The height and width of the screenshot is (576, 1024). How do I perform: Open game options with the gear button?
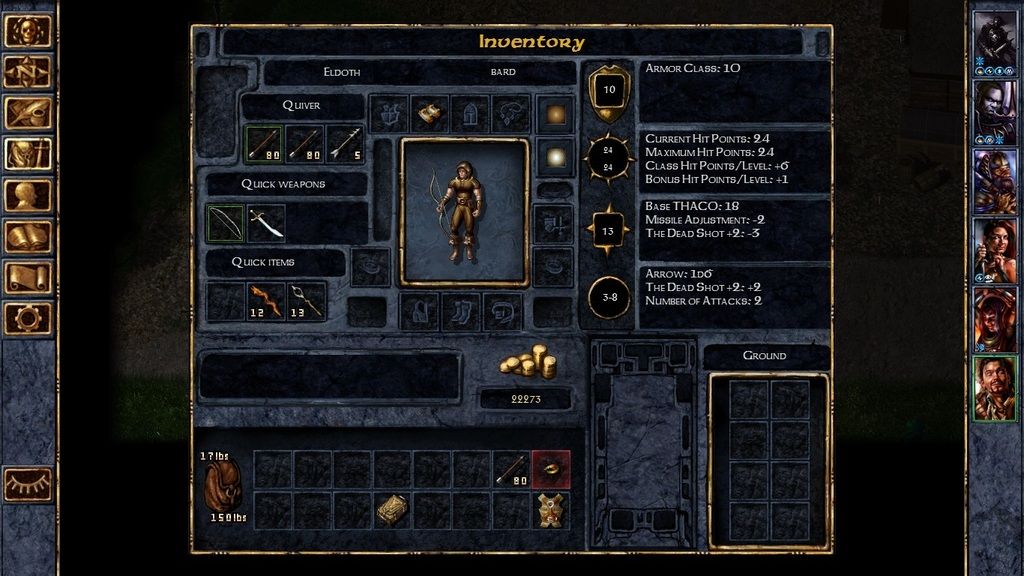pos(28,318)
